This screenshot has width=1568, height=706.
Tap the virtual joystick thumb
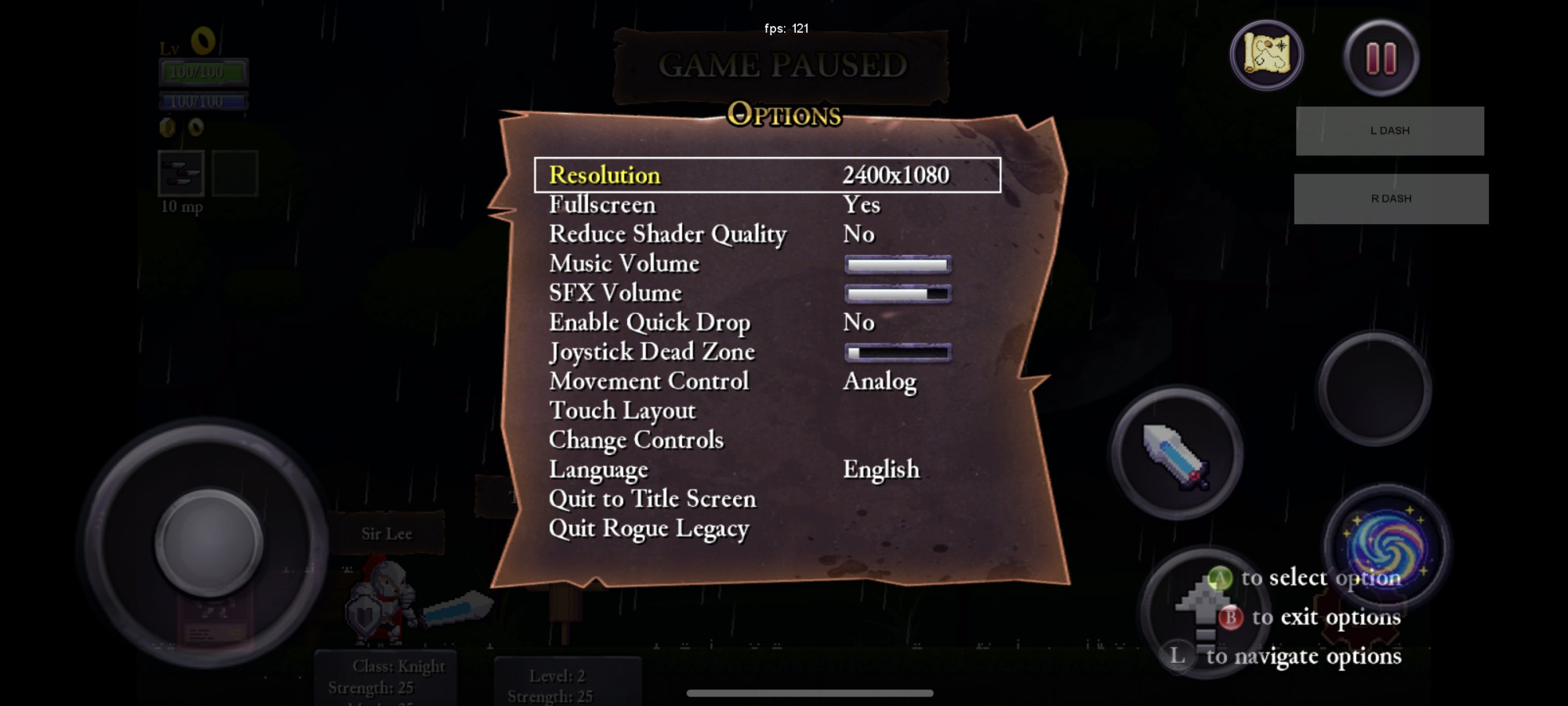(x=209, y=542)
